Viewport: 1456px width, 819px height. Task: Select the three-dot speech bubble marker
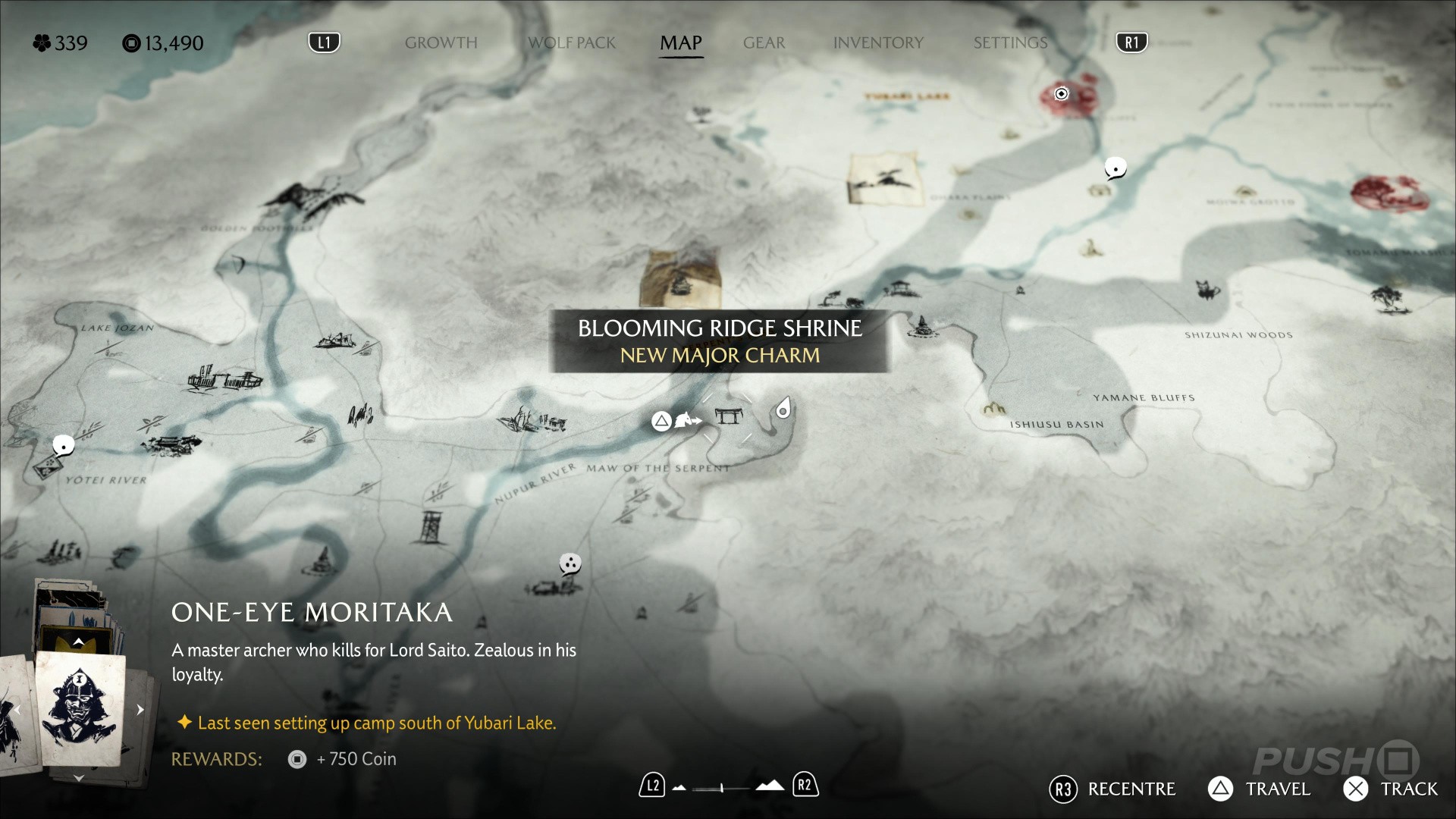click(x=570, y=563)
